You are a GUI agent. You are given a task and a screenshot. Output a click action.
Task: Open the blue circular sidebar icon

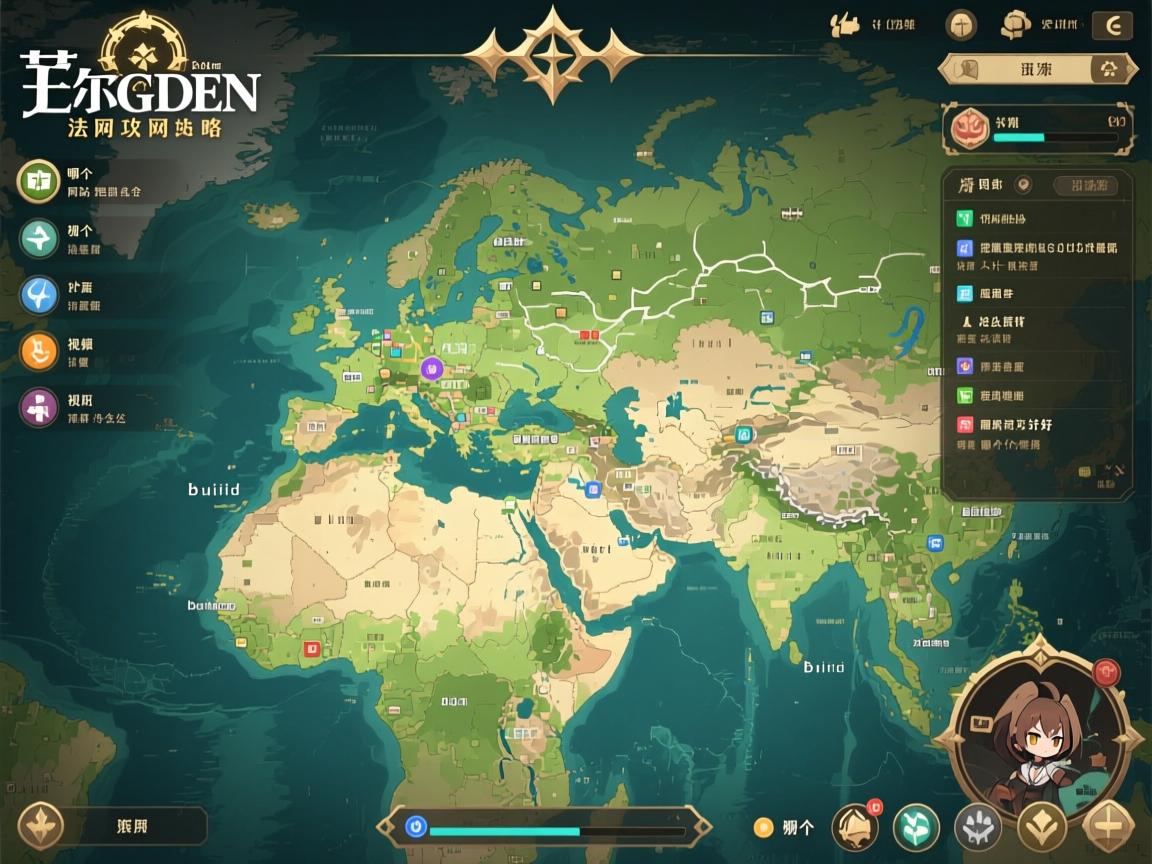click(x=40, y=295)
